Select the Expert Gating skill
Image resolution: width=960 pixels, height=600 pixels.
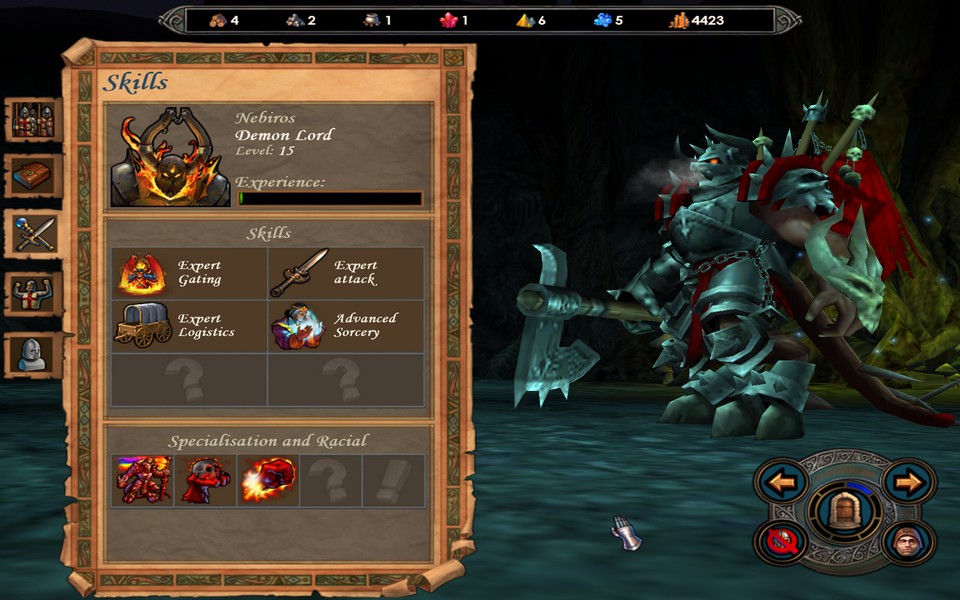143,274
